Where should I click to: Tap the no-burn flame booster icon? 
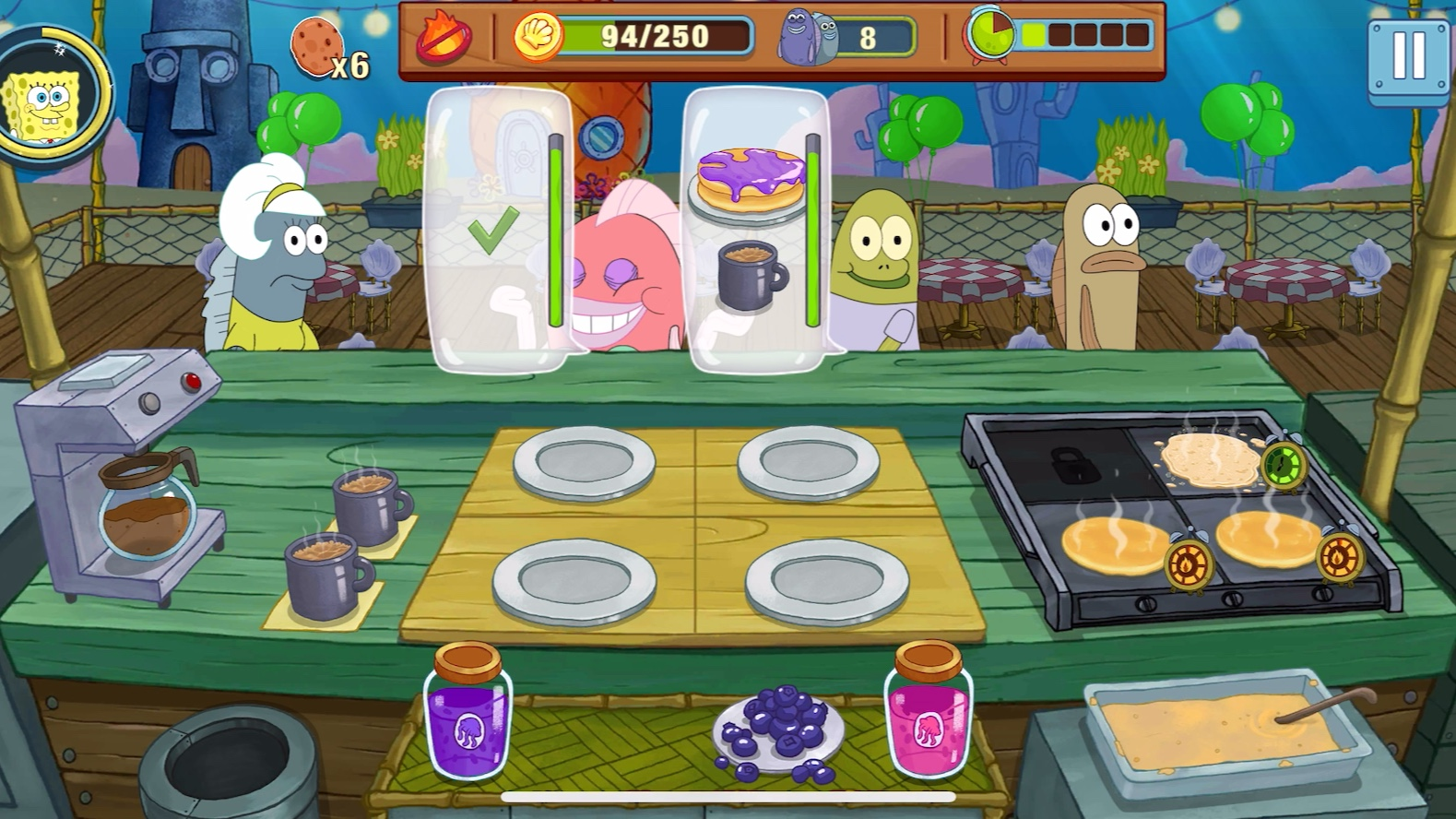[444, 38]
